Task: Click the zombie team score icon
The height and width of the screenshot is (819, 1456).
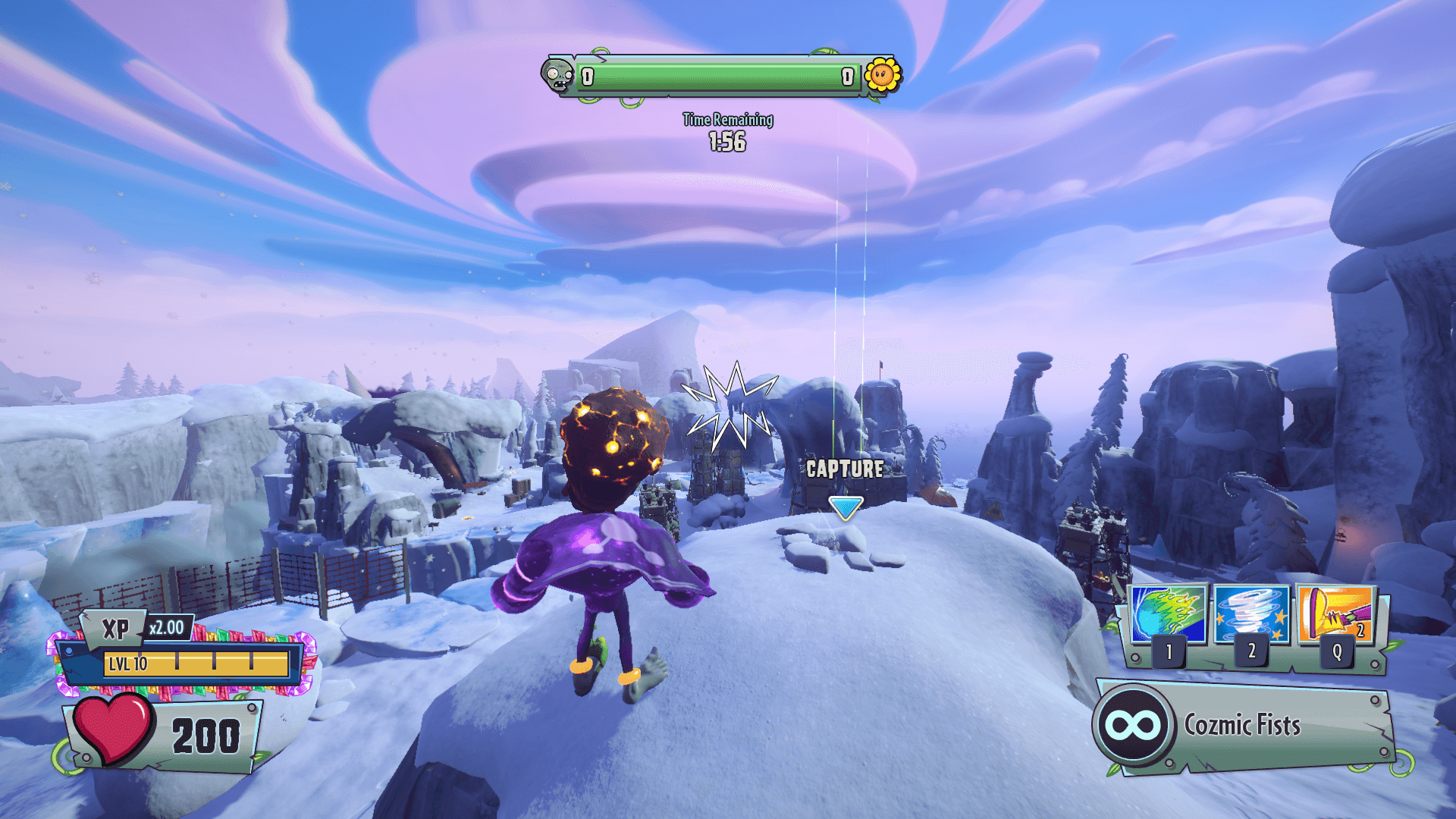Action: 558,75
